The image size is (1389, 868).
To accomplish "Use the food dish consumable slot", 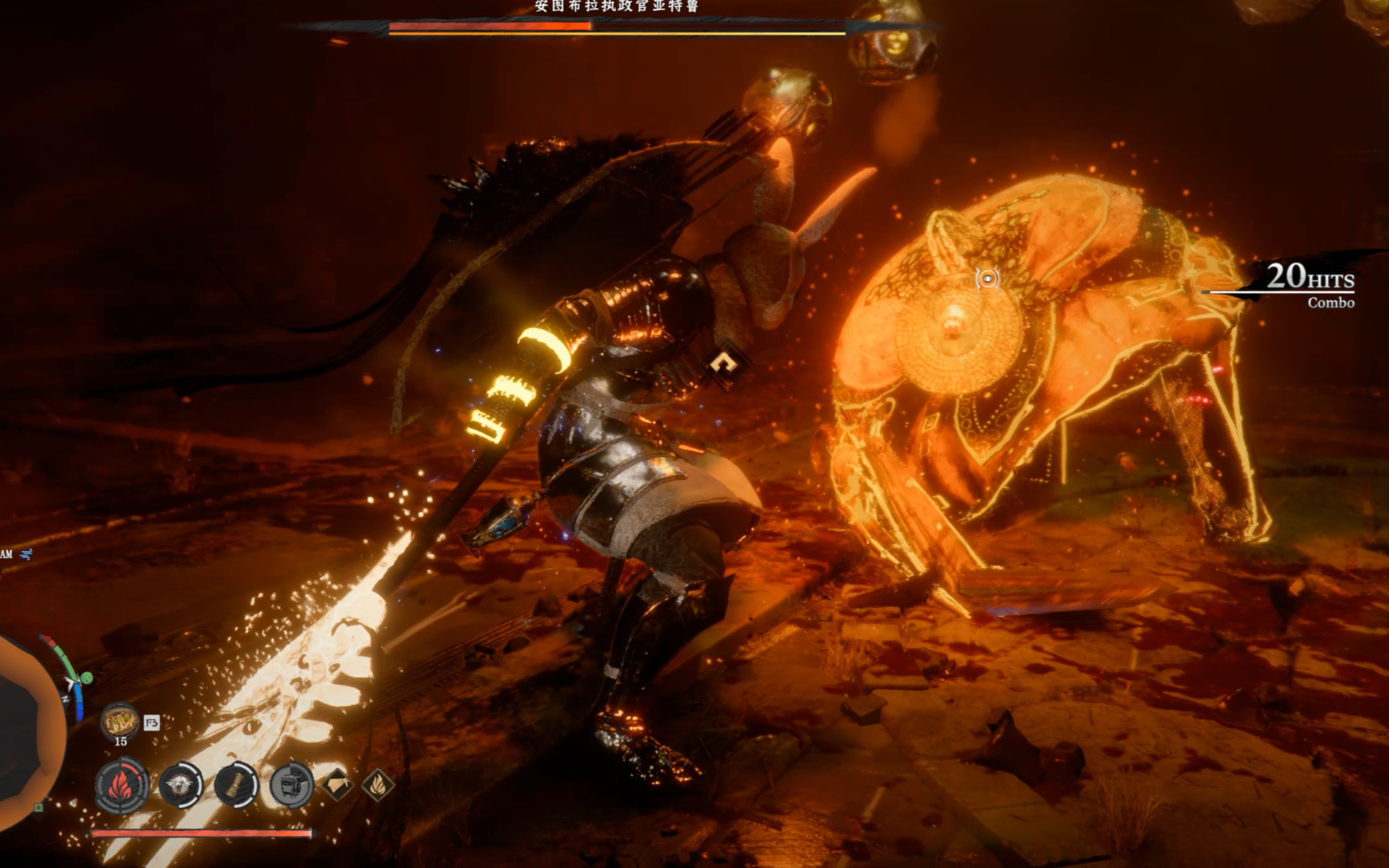I will click(120, 721).
